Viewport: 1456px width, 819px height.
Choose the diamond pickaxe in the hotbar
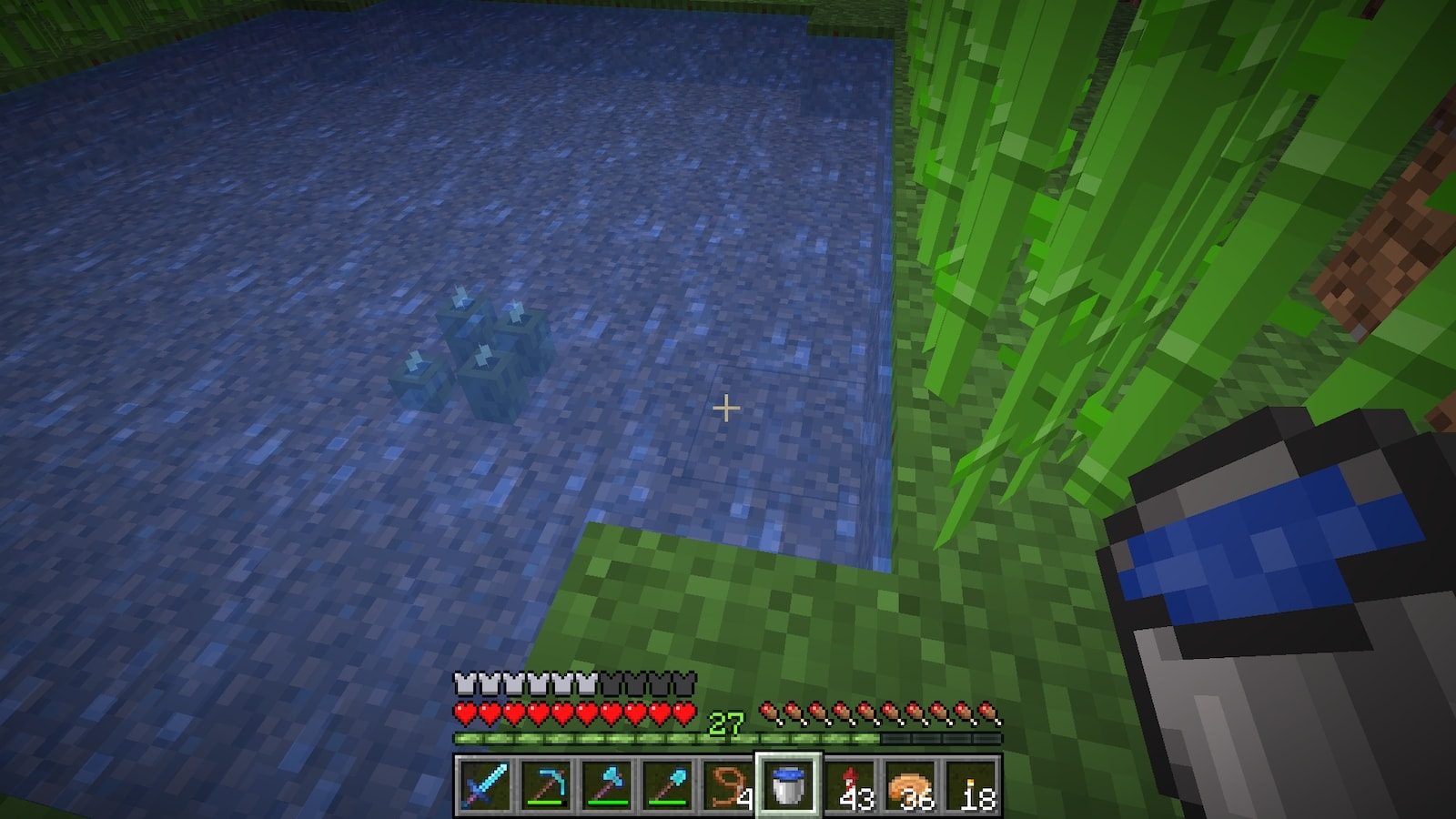click(546, 785)
